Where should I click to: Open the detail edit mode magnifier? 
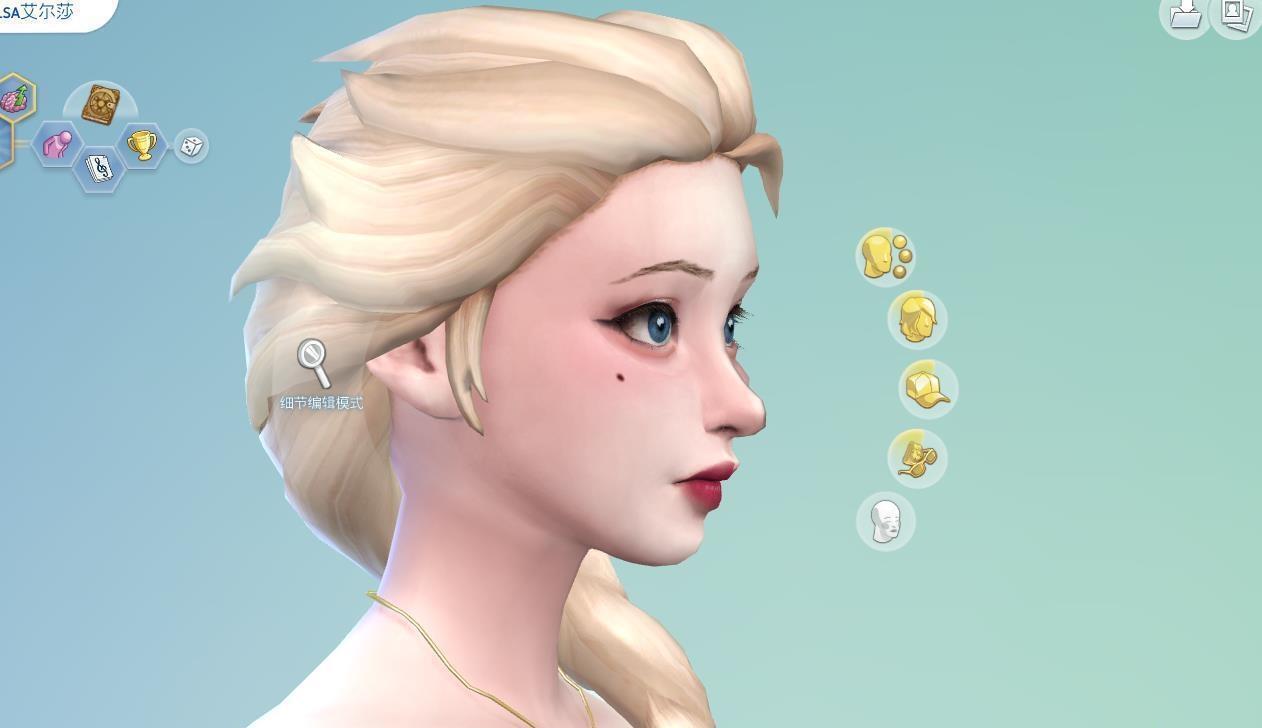point(314,363)
